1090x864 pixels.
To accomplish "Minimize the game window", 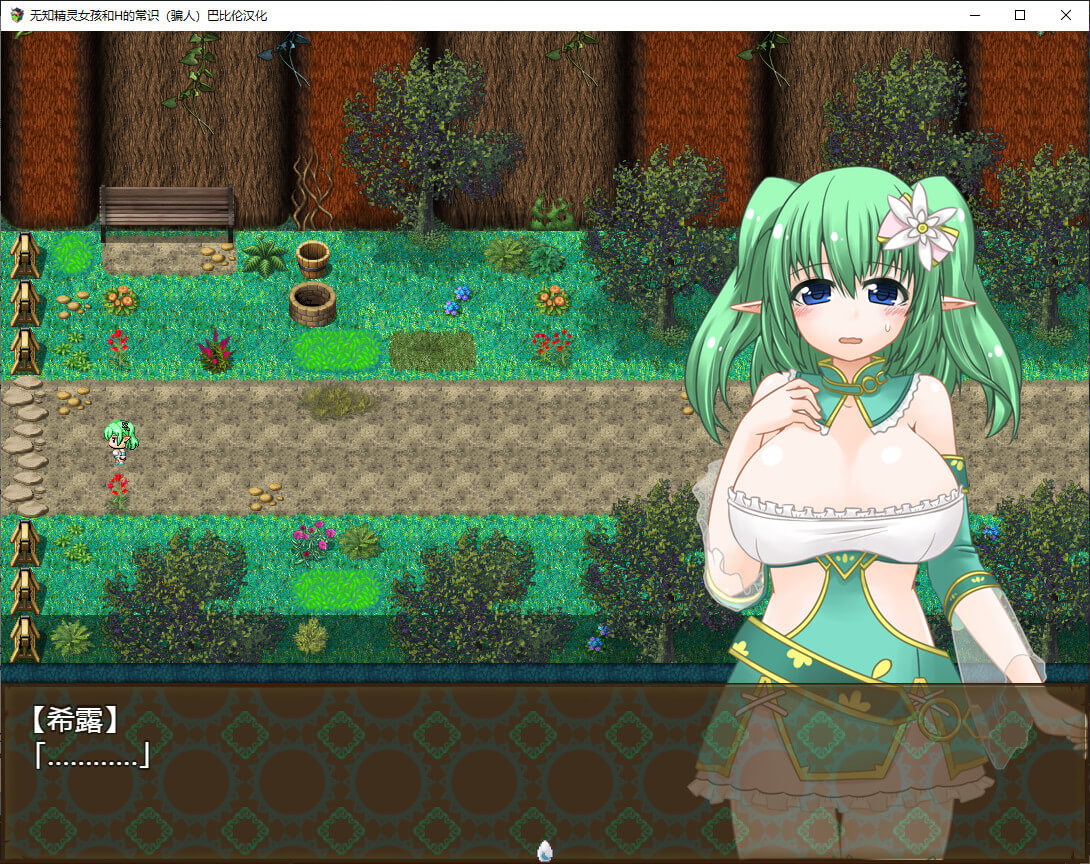I will coord(974,15).
